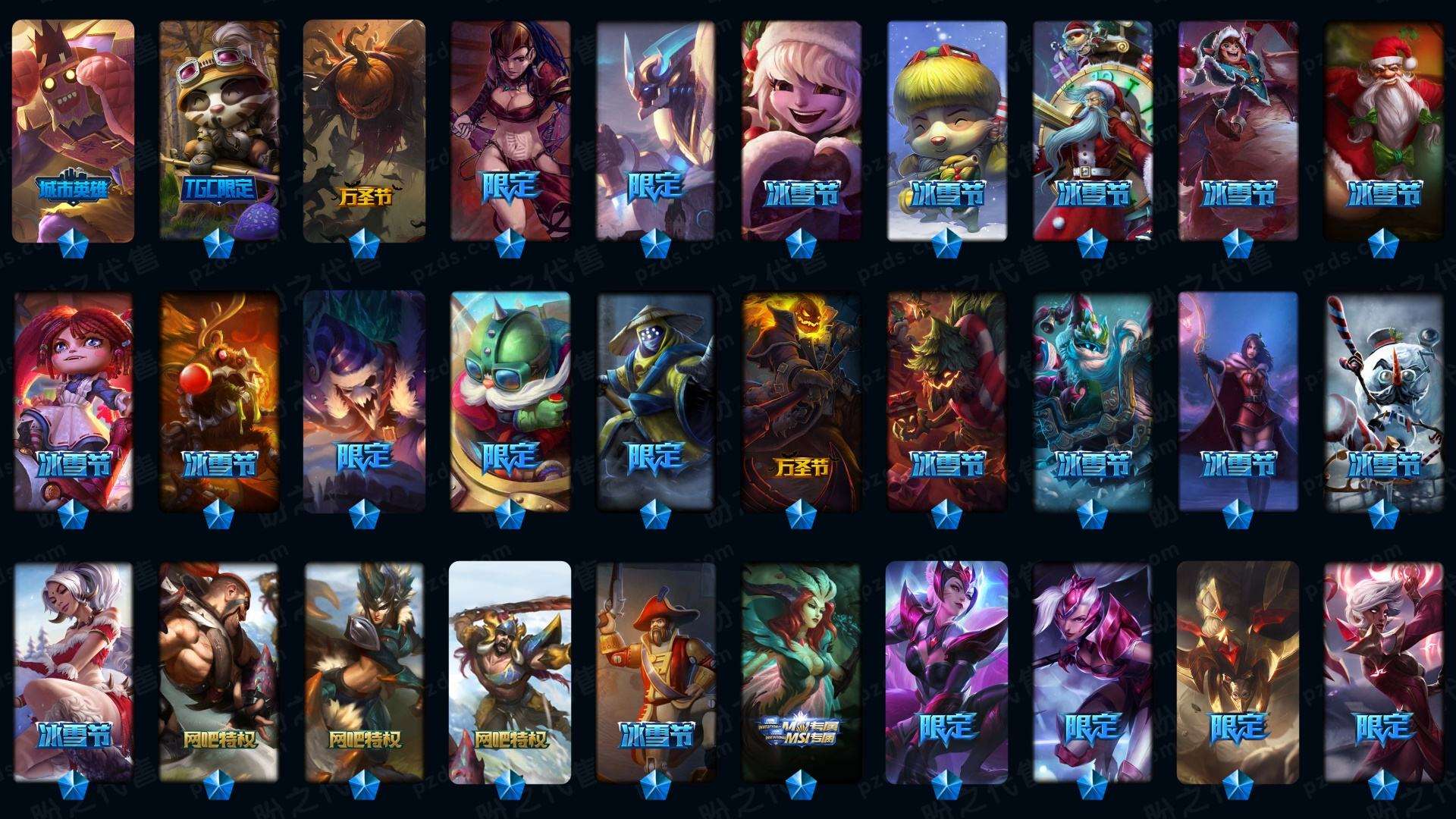Screen dimensions: 1456x819
Task: Pick the Santa with giant clock card
Action: coord(1093,130)
